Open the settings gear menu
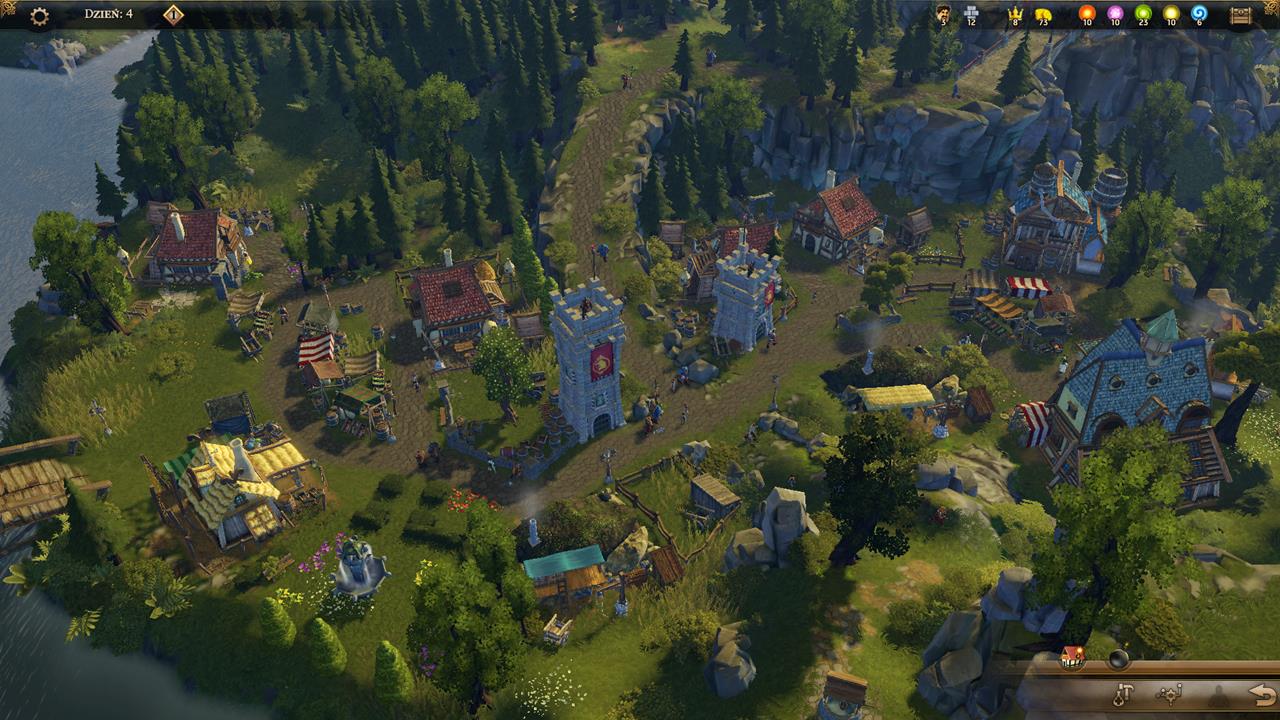The width and height of the screenshot is (1280, 720). (x=38, y=16)
